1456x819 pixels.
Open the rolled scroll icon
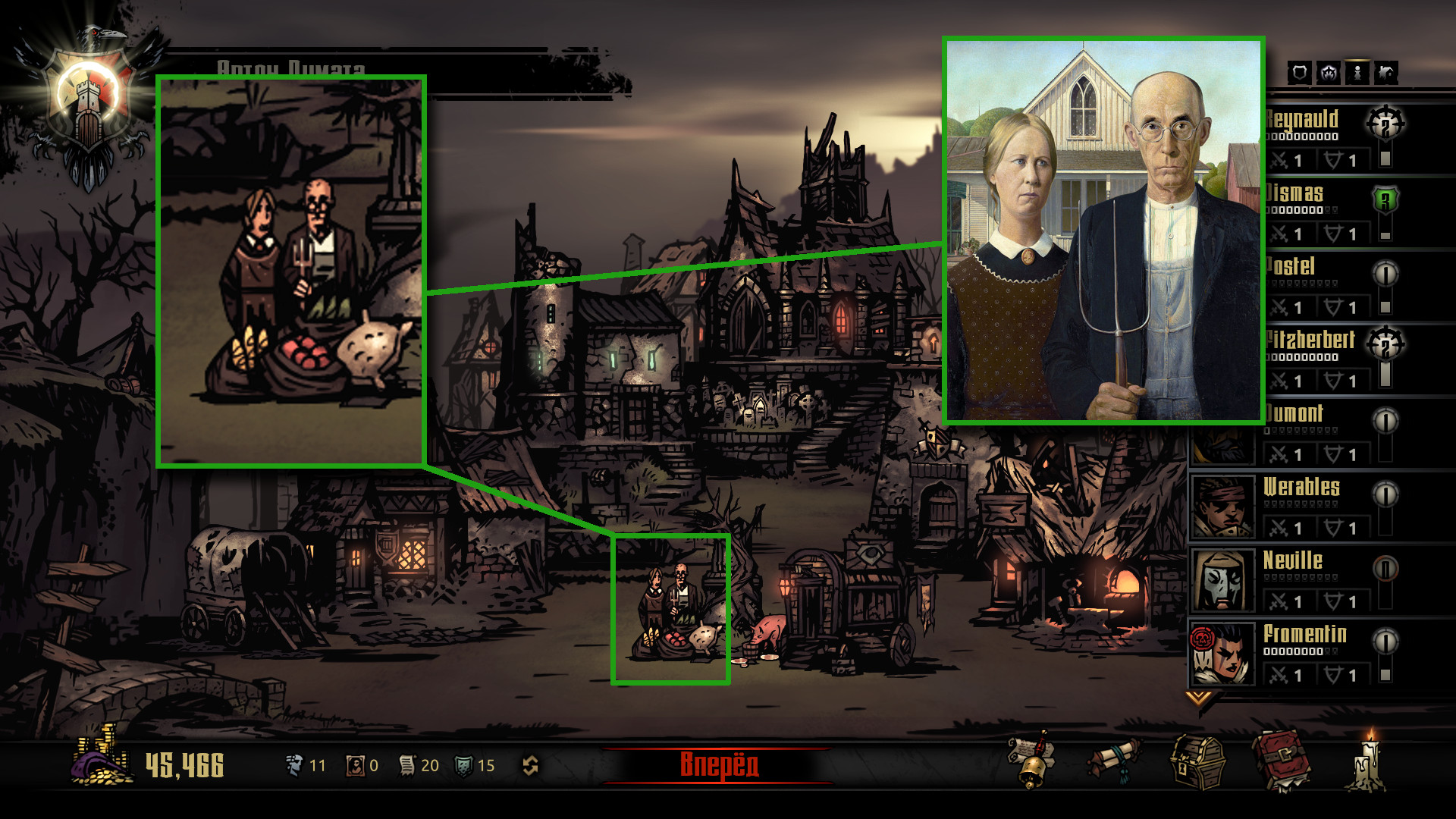[1114, 761]
